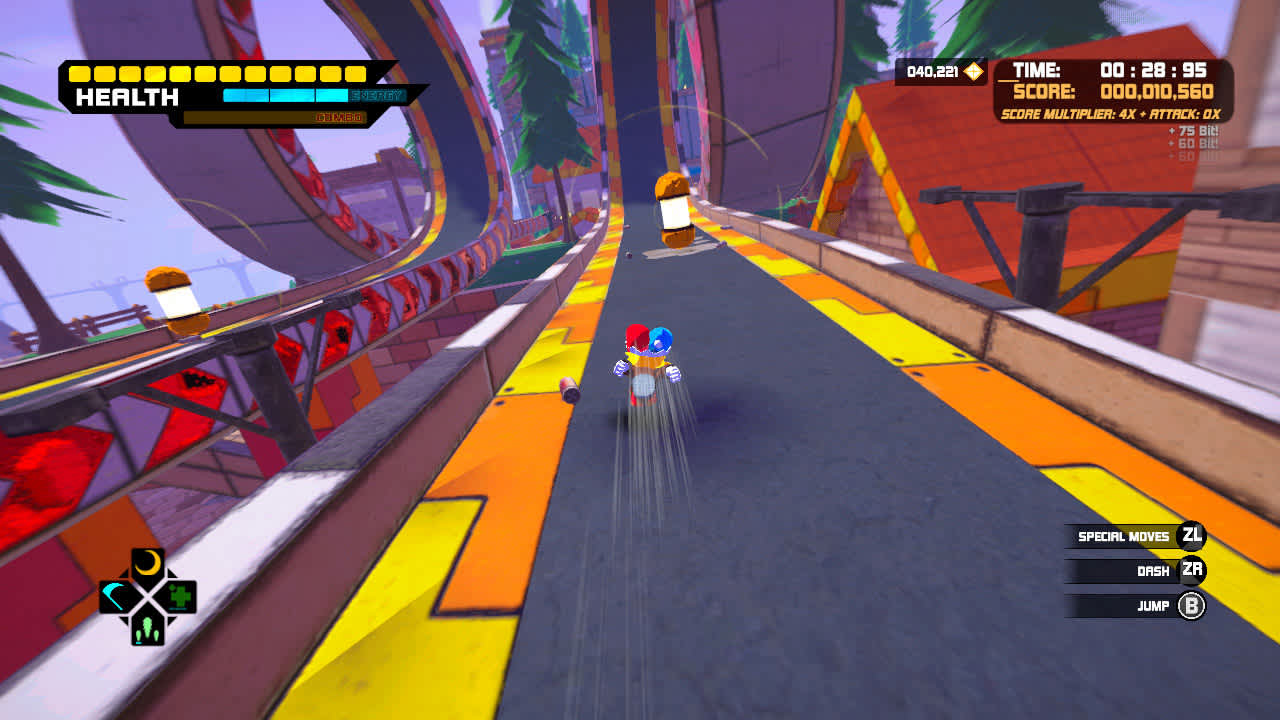This screenshot has width=1280, height=720.
Task: Trigger the green rocket ability icon
Action: (148, 630)
